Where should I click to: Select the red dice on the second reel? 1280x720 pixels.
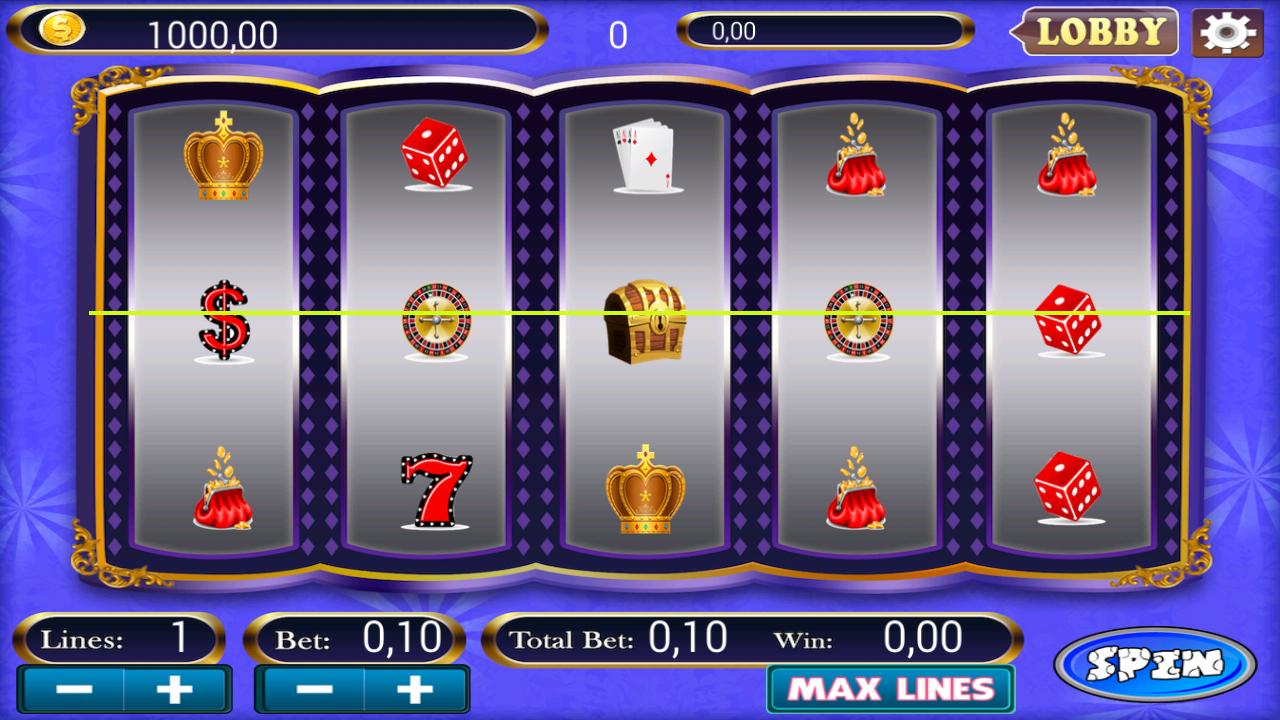[435, 154]
